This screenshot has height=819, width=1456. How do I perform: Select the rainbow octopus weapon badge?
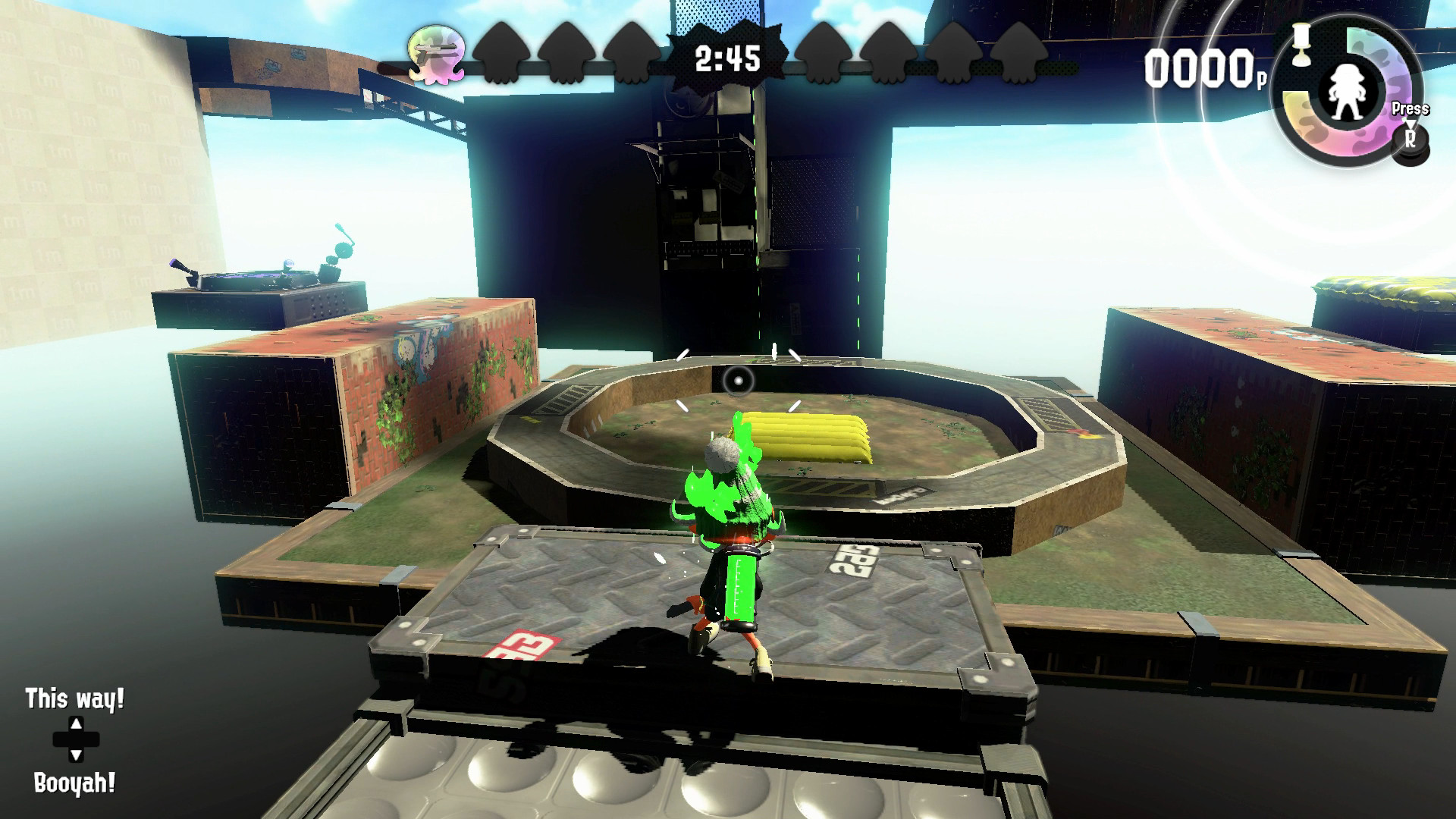coord(436,53)
